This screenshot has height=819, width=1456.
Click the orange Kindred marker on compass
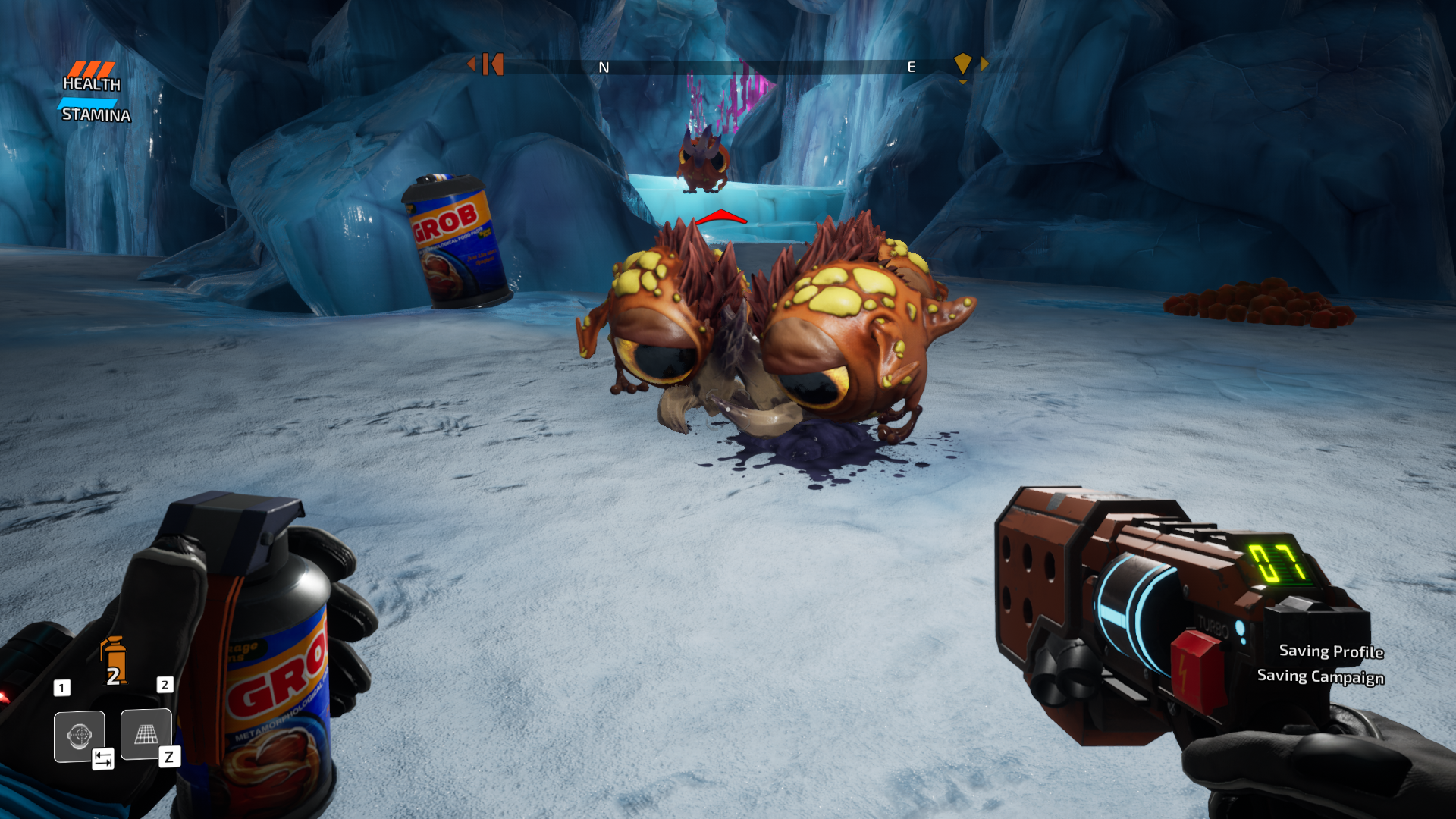(492, 64)
